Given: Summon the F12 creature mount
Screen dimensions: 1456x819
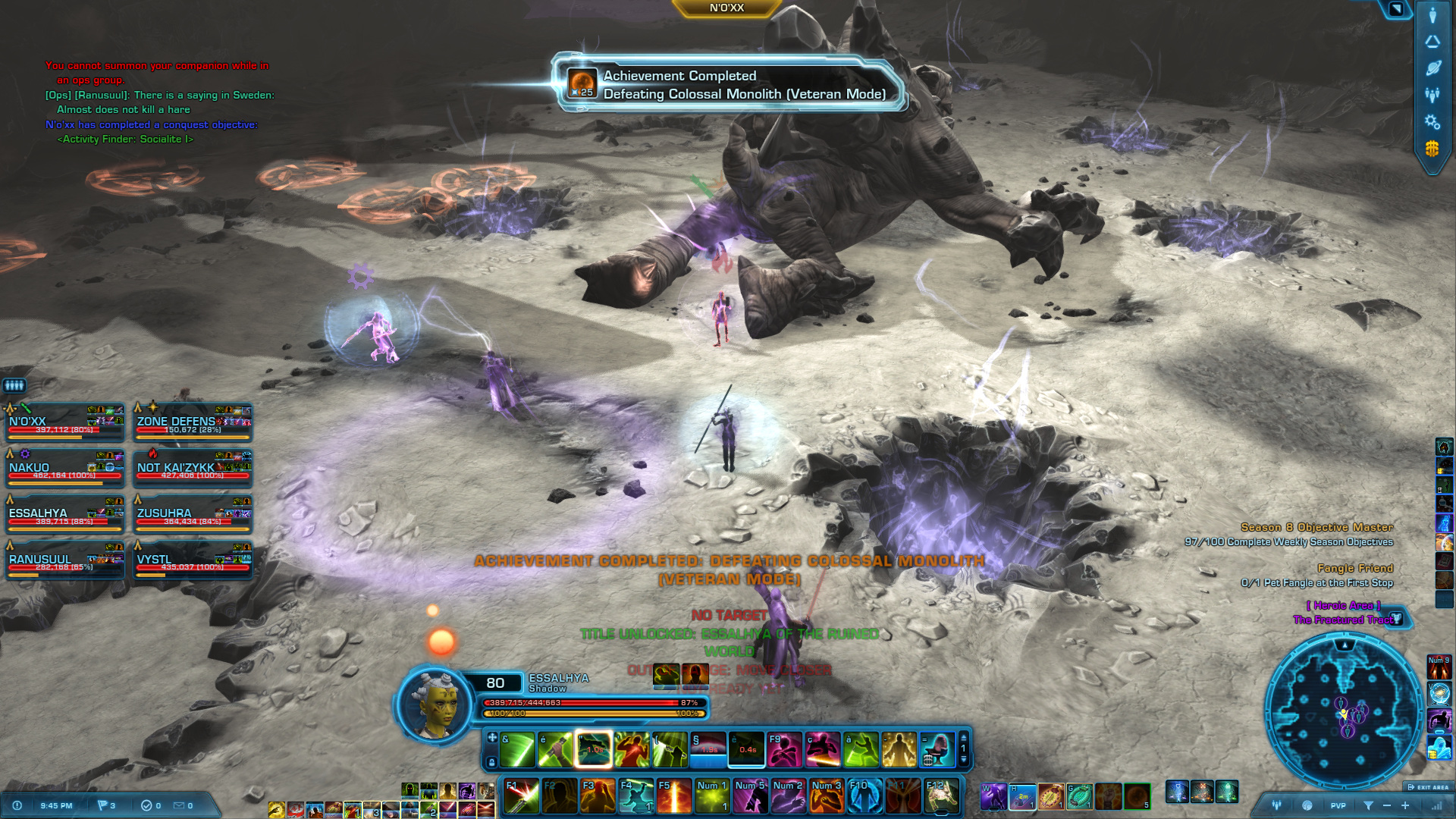Looking at the screenshot, I should click(x=941, y=796).
